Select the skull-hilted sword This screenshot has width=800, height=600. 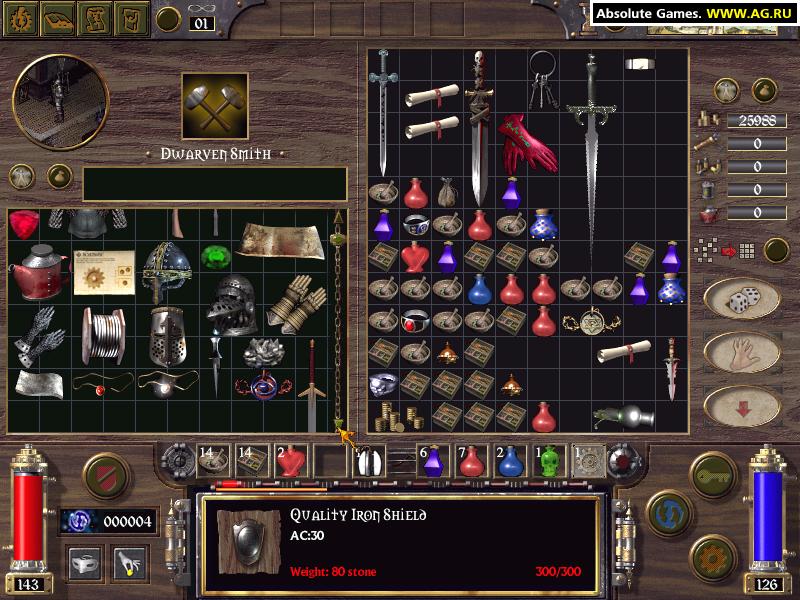tap(479, 125)
